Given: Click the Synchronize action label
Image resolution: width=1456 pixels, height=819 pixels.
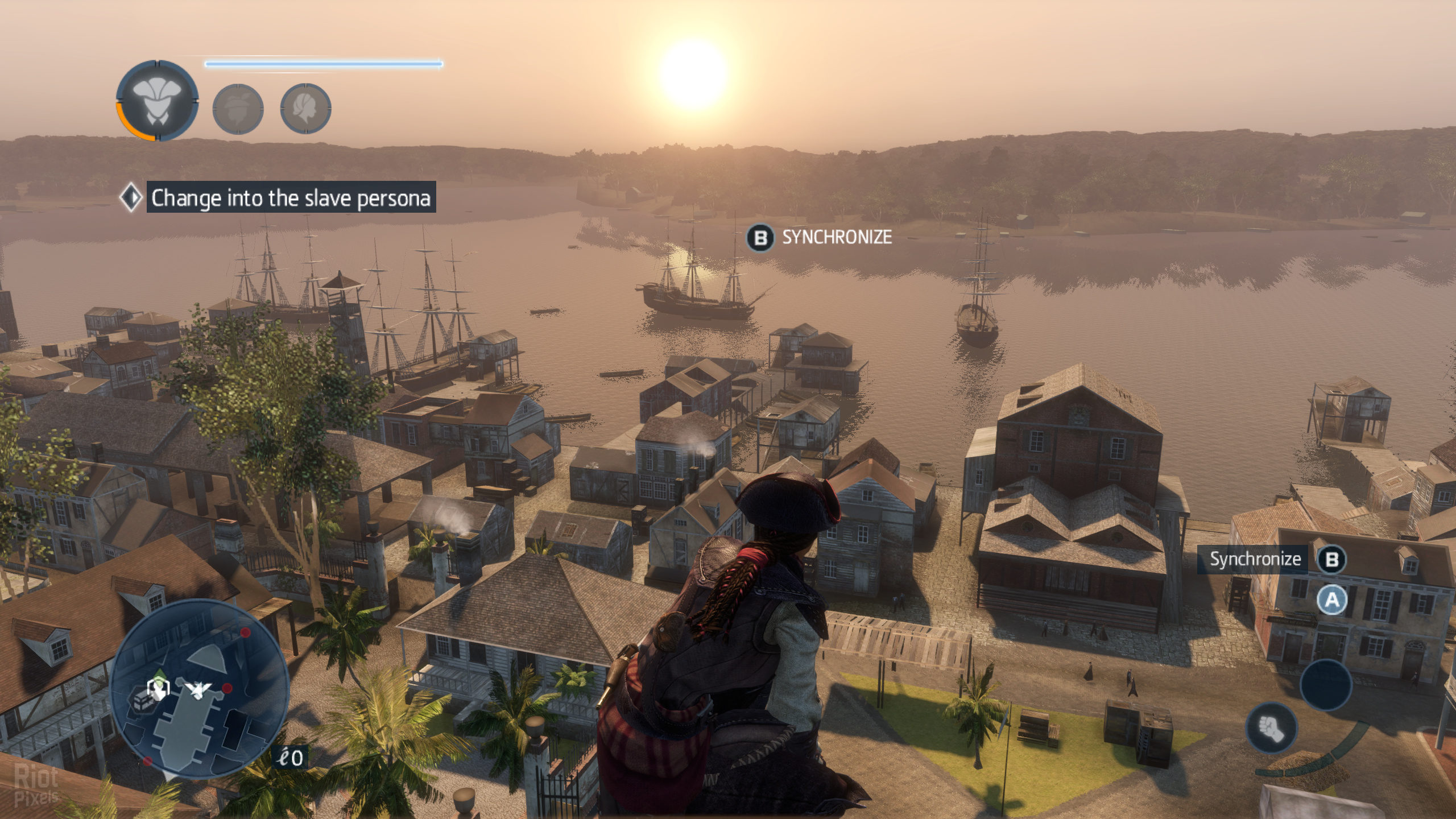Looking at the screenshot, I should (1255, 559).
